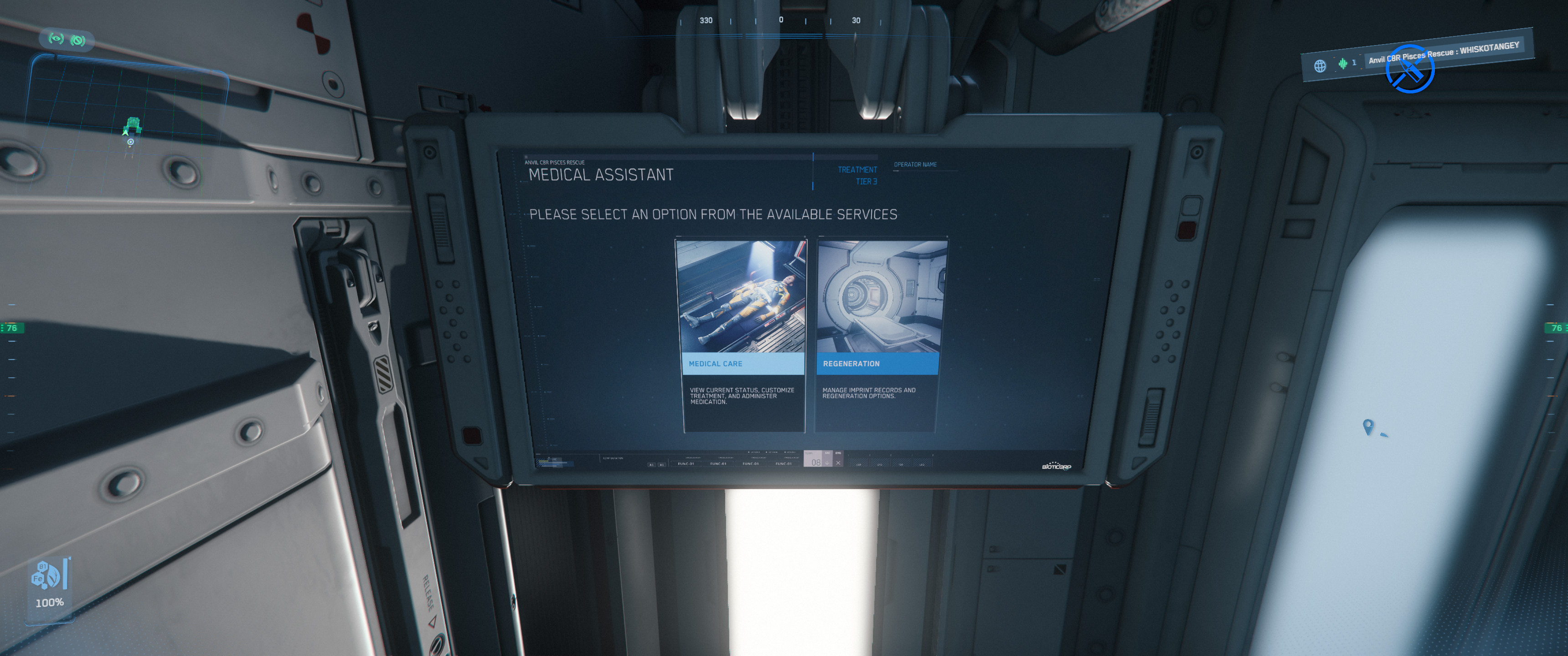
Task: Open the nutrition status icon at 100%
Action: pyautogui.click(x=49, y=575)
